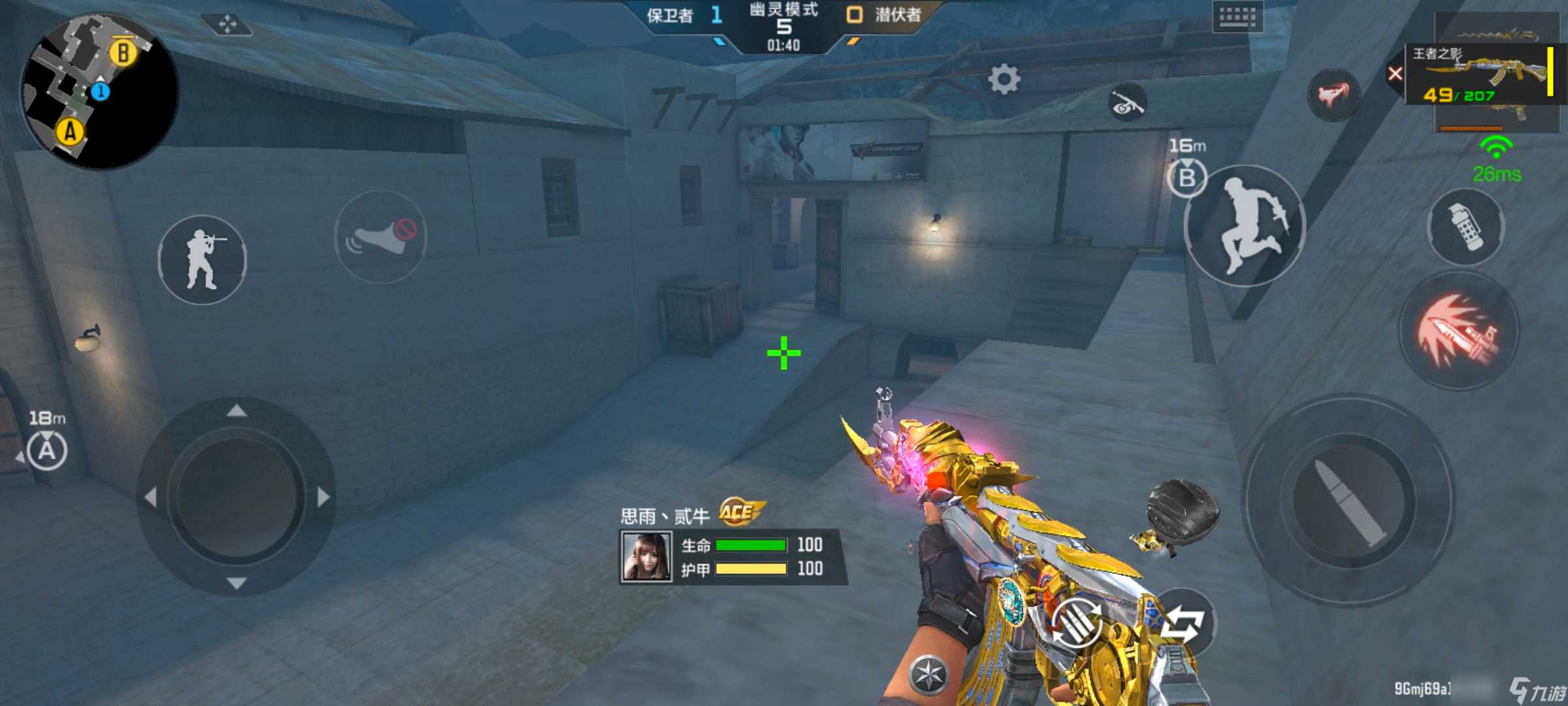Activate the jump button

point(1245,226)
